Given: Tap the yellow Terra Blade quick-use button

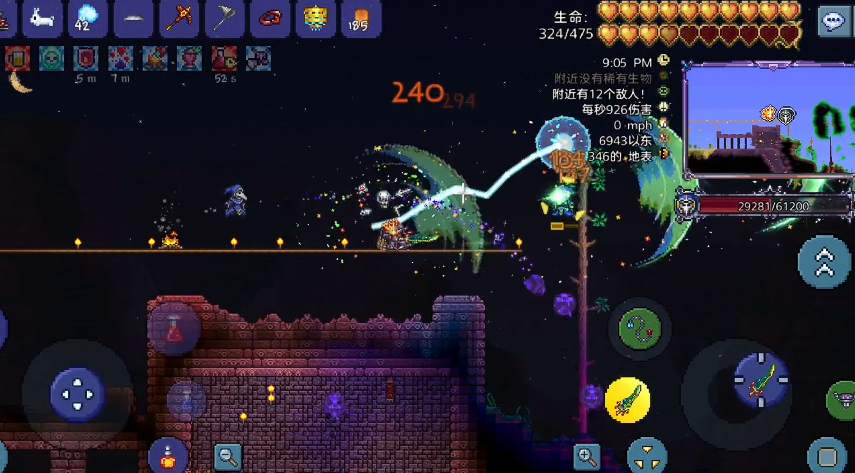Looking at the screenshot, I should click(x=628, y=400).
